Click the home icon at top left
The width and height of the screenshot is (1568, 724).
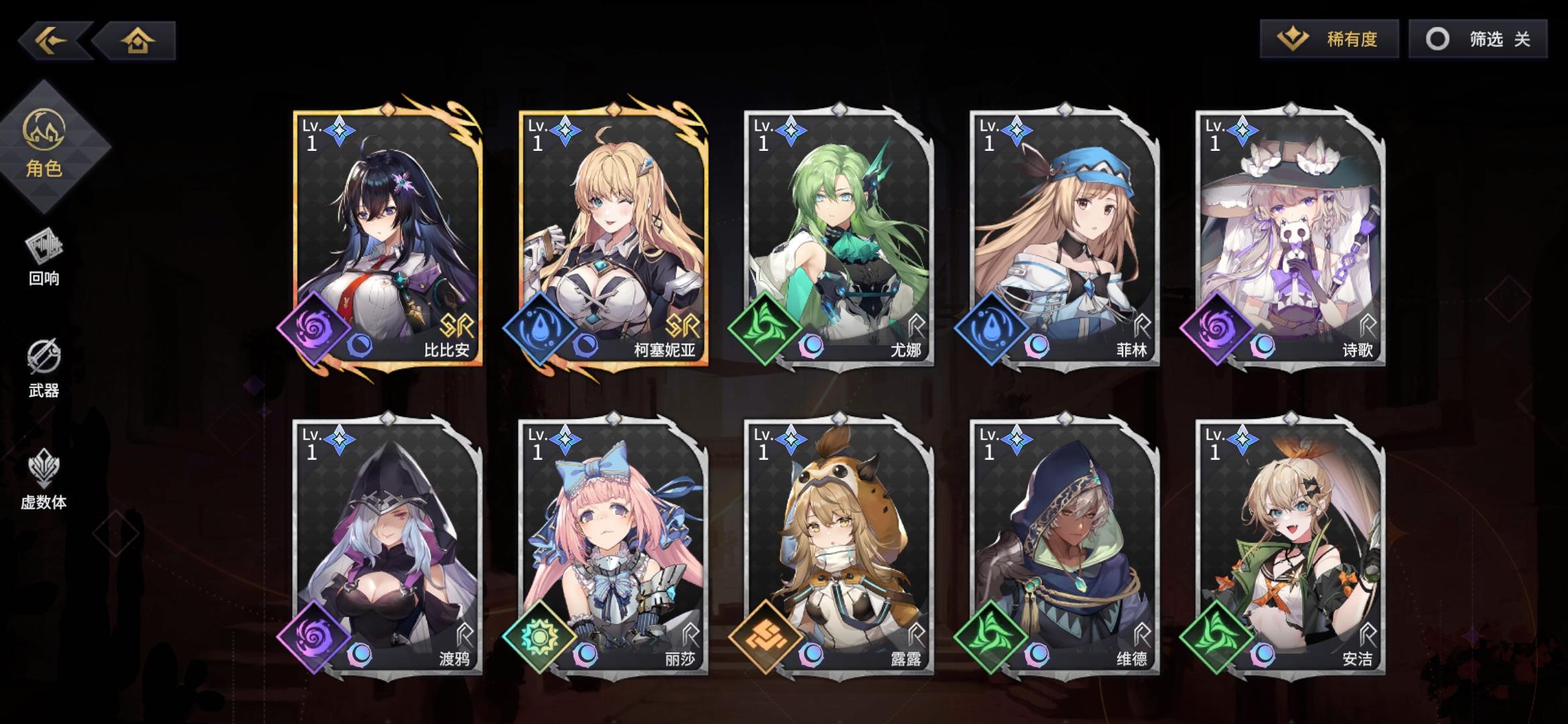pyautogui.click(x=137, y=42)
